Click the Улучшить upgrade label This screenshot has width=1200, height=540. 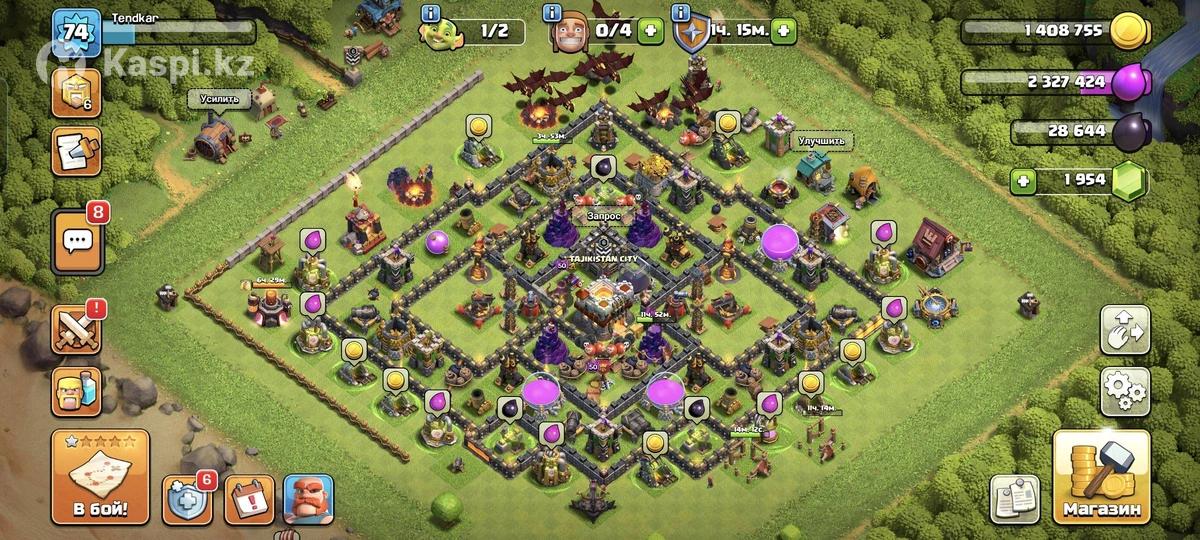(x=820, y=142)
